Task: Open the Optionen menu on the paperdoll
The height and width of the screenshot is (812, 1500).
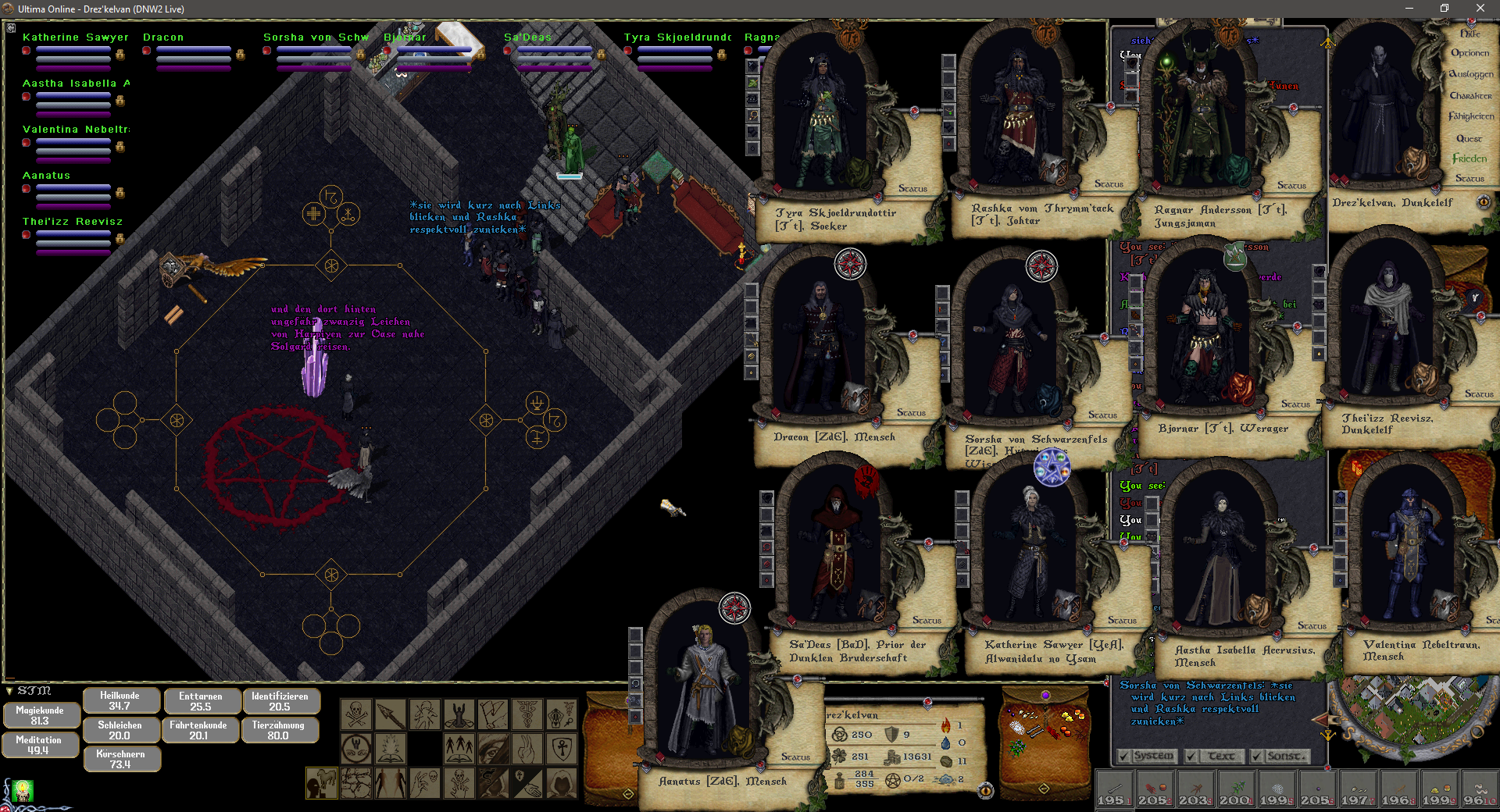Action: pos(1470,53)
